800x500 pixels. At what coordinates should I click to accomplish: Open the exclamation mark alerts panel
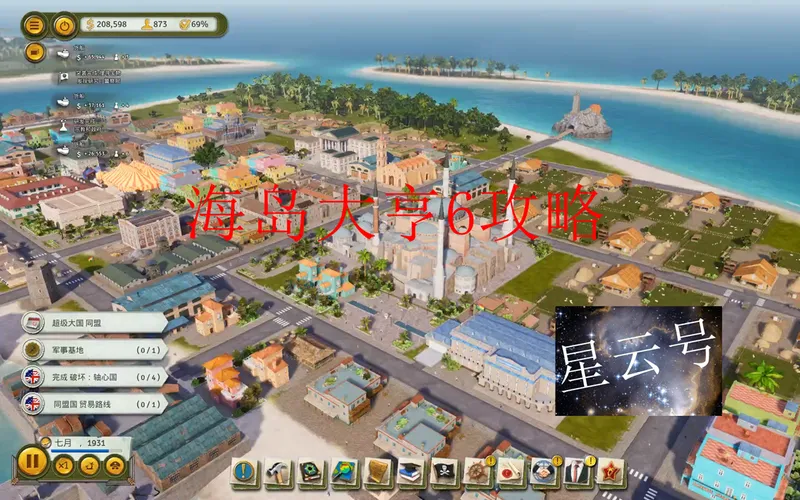tap(246, 472)
